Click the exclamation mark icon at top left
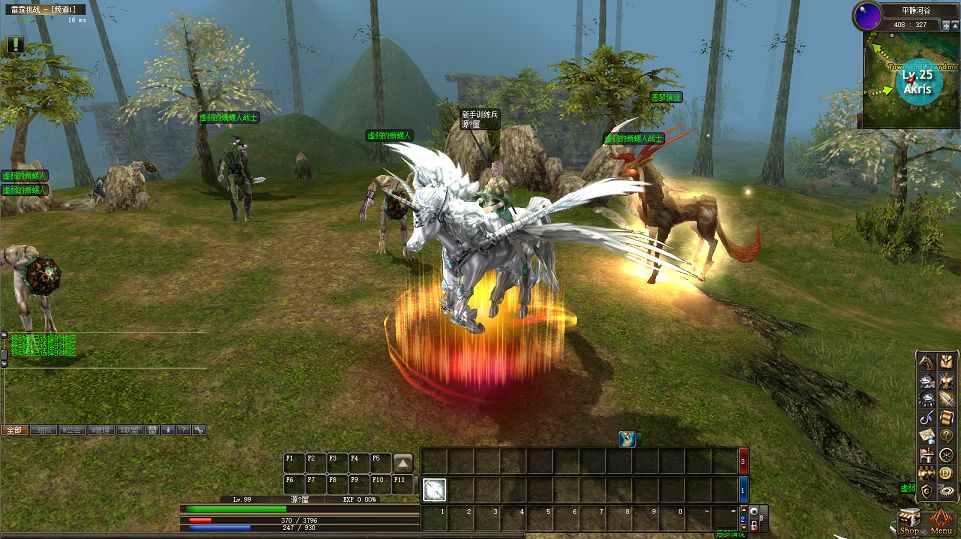This screenshot has width=961, height=539. [15, 44]
